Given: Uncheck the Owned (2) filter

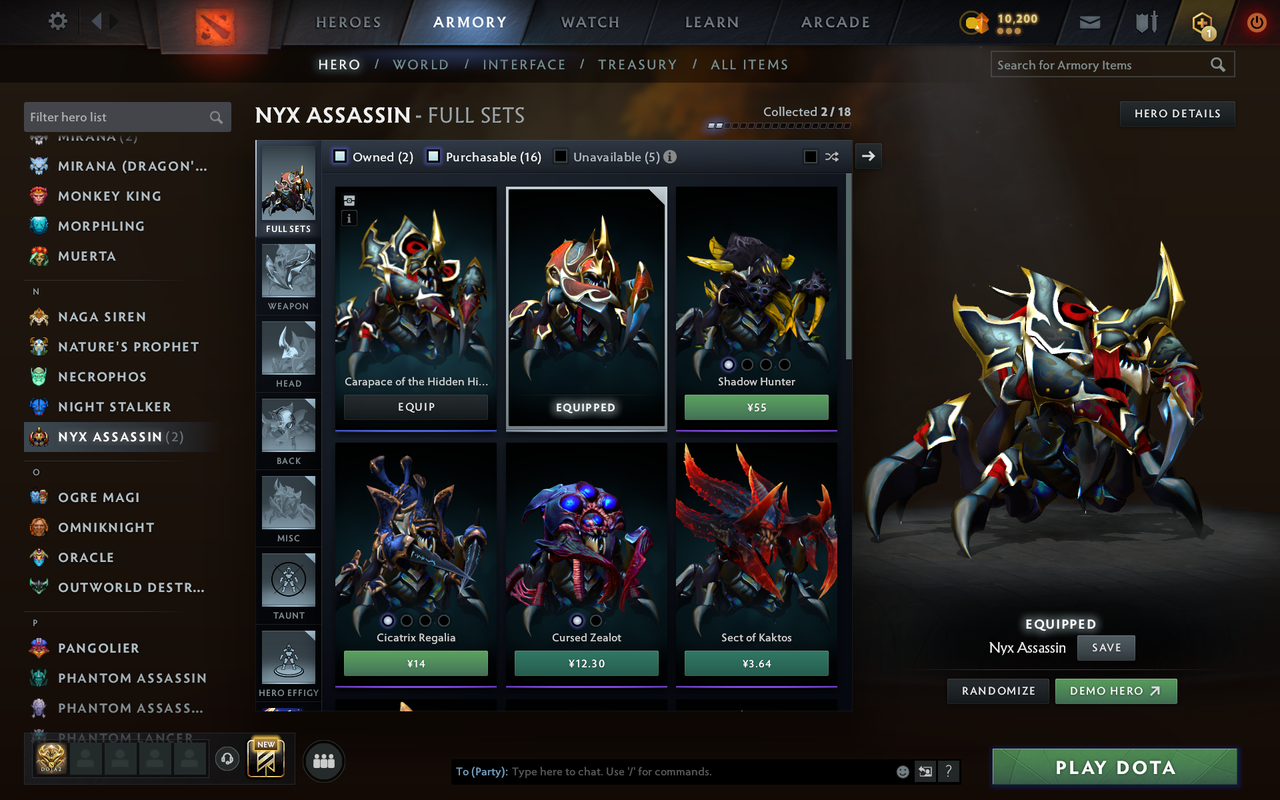Looking at the screenshot, I should pyautogui.click(x=340, y=156).
